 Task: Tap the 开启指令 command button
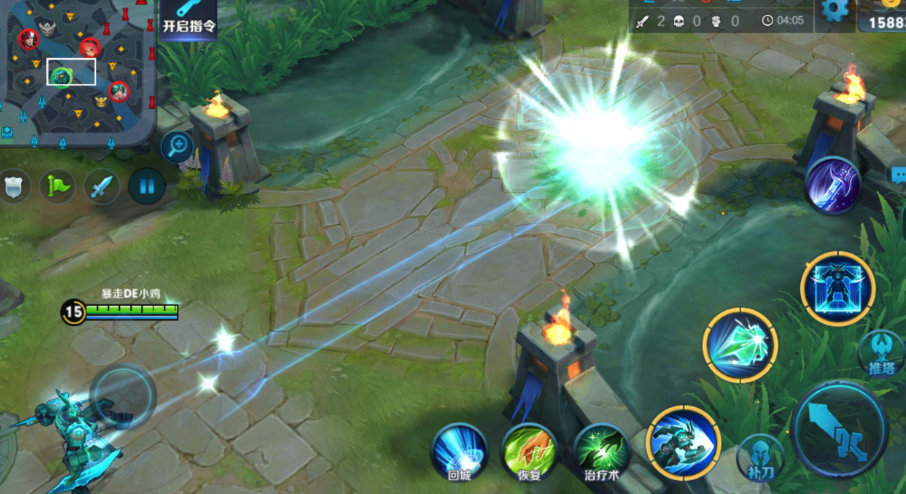click(188, 19)
